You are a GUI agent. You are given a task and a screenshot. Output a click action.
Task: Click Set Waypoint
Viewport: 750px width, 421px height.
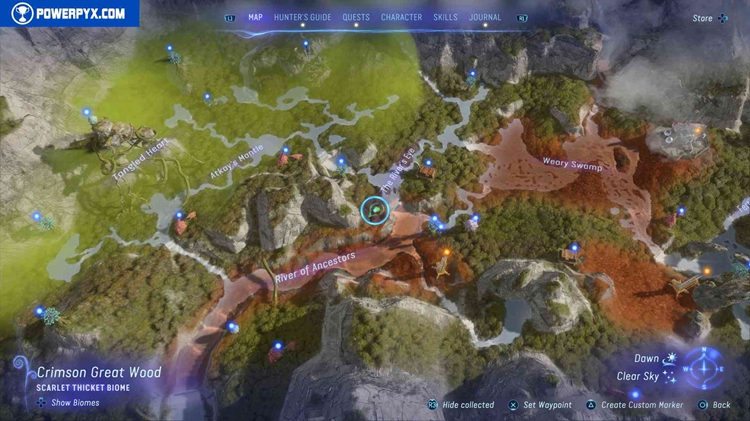tap(546, 405)
